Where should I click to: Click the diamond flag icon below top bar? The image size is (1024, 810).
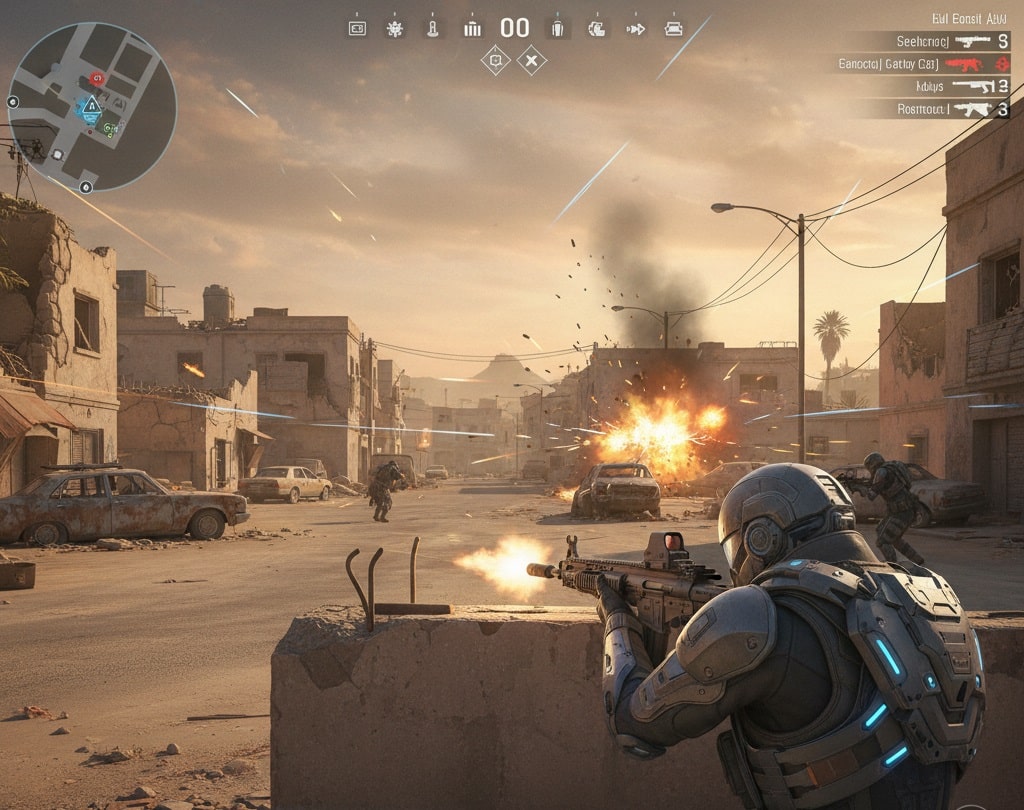(495, 61)
